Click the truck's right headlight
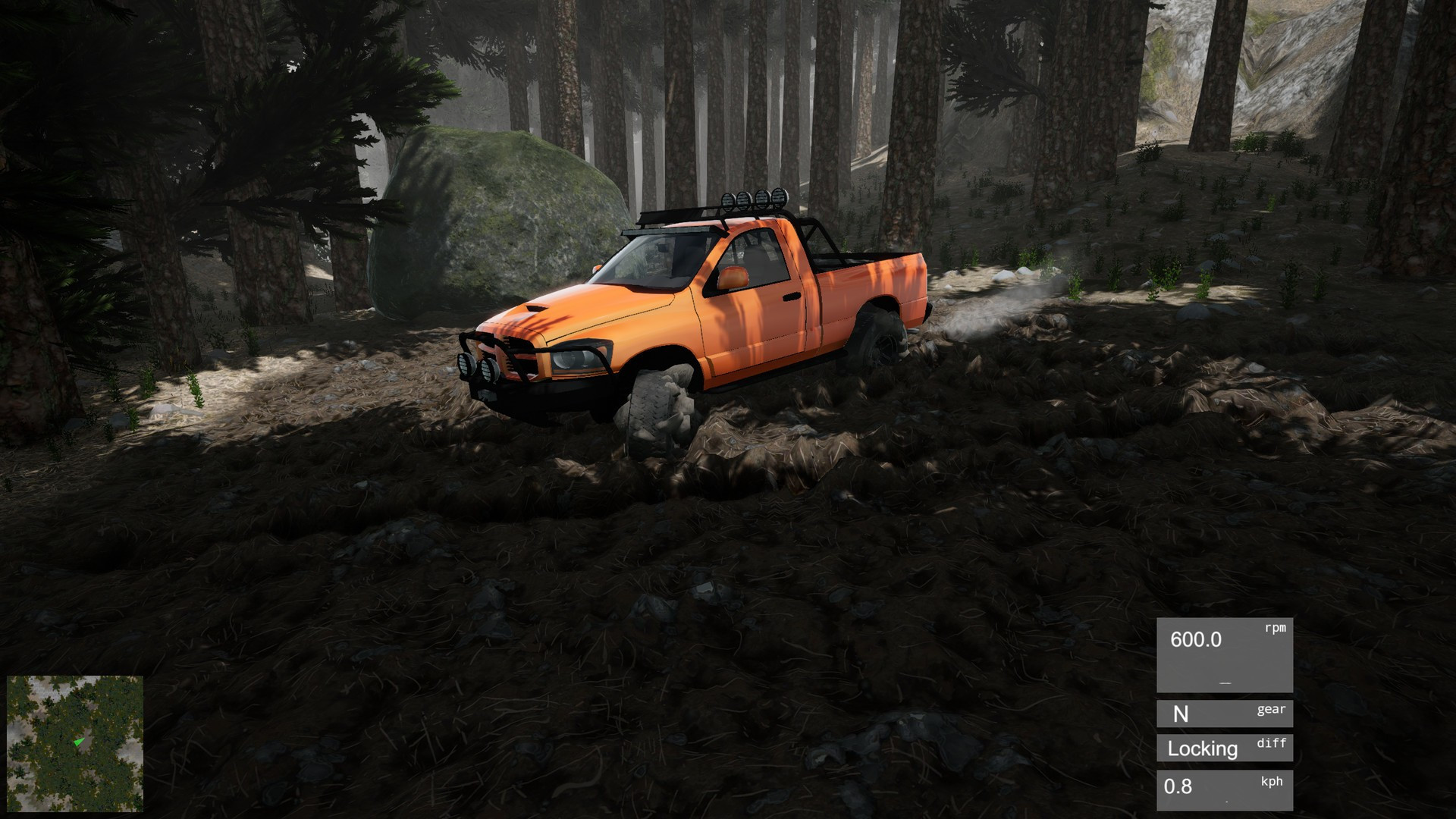Image resolution: width=1456 pixels, height=819 pixels. (x=576, y=356)
